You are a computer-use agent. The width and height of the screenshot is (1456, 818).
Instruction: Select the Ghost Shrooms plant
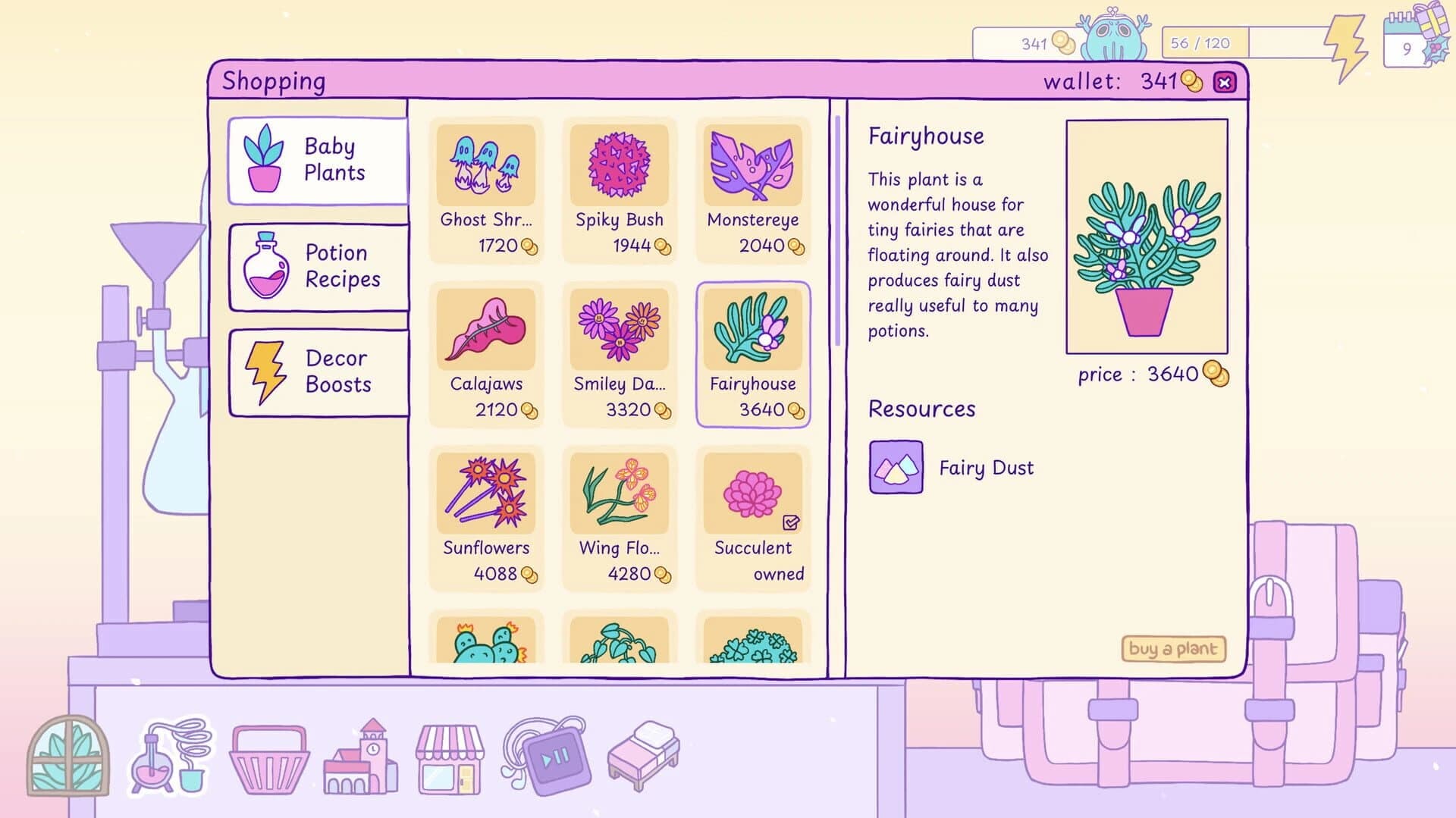486,190
